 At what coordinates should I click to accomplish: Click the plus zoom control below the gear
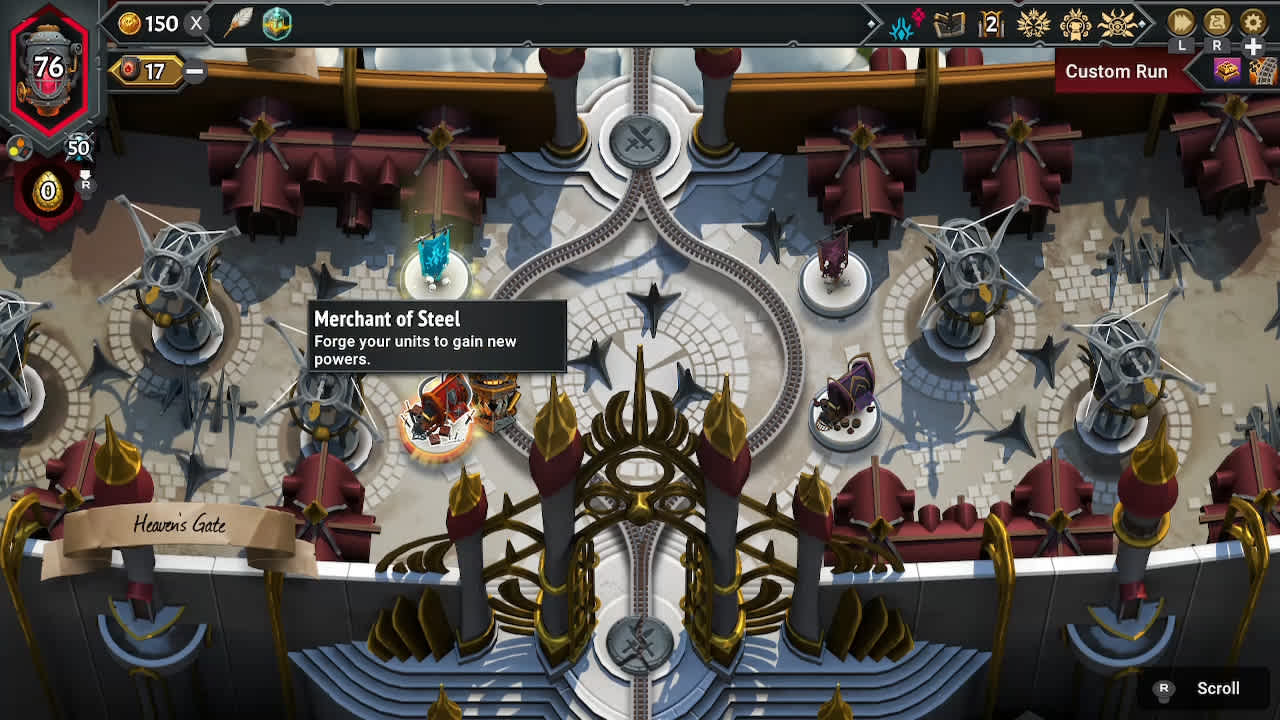(1250, 45)
